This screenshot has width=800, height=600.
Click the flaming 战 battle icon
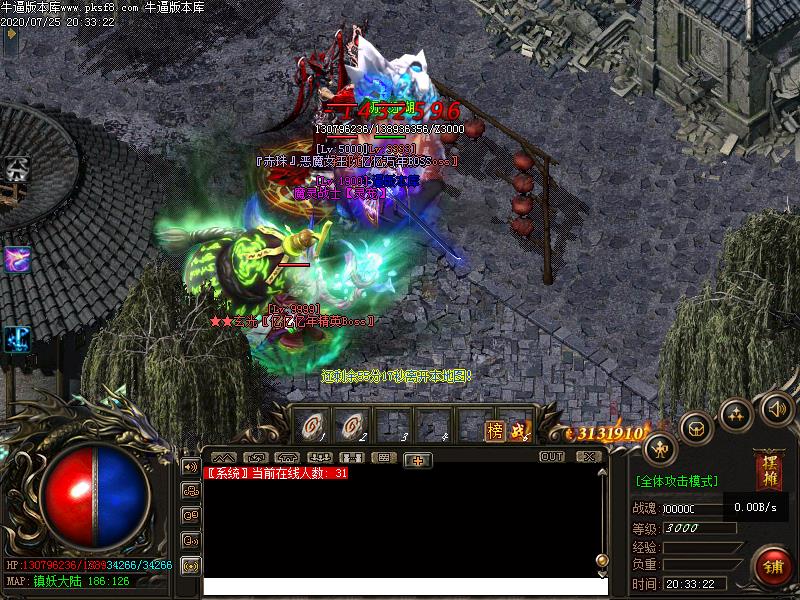[518, 430]
